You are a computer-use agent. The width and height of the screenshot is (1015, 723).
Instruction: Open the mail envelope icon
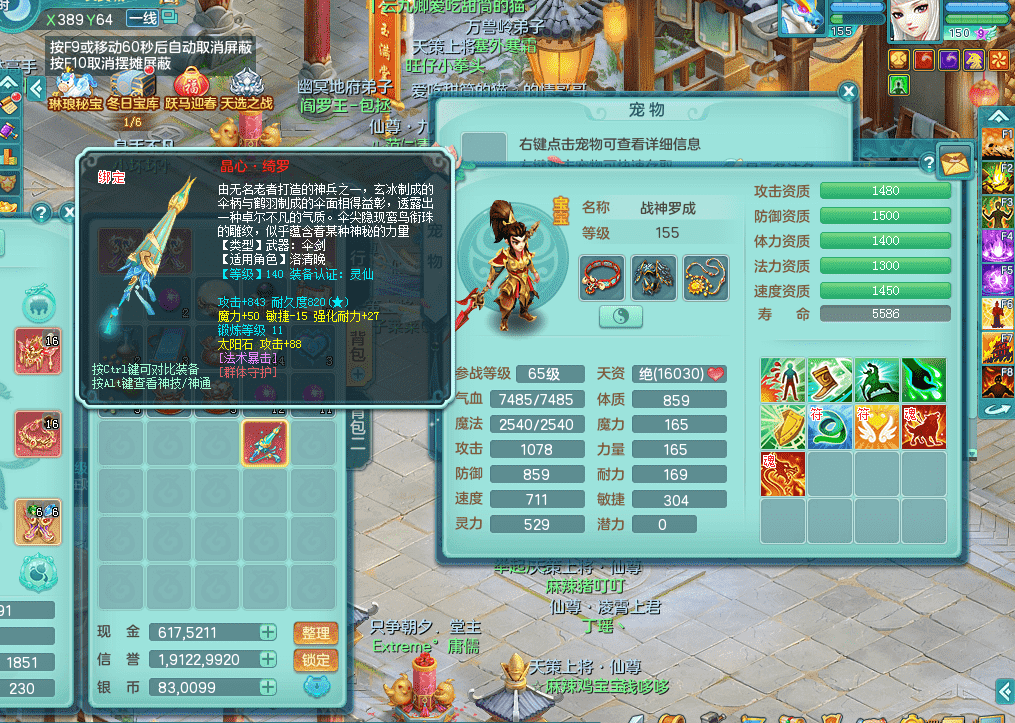click(955, 158)
